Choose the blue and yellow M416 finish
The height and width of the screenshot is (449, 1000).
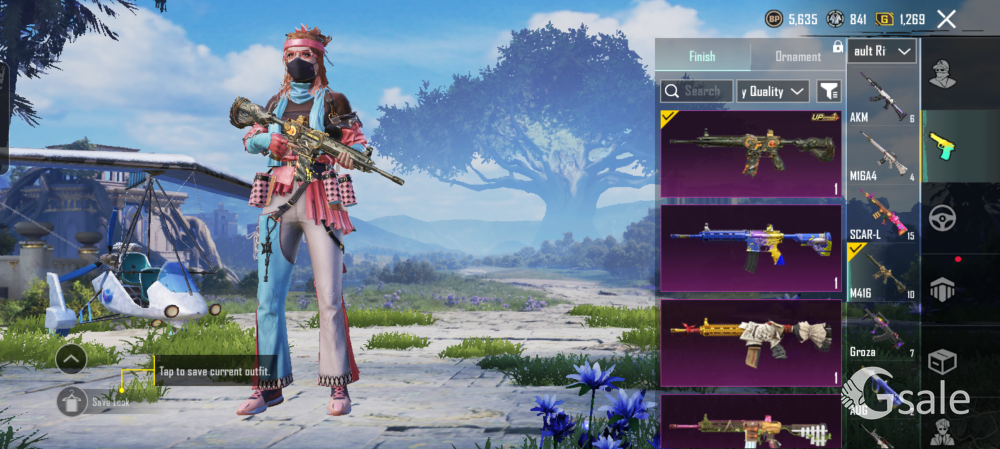[x=750, y=248]
